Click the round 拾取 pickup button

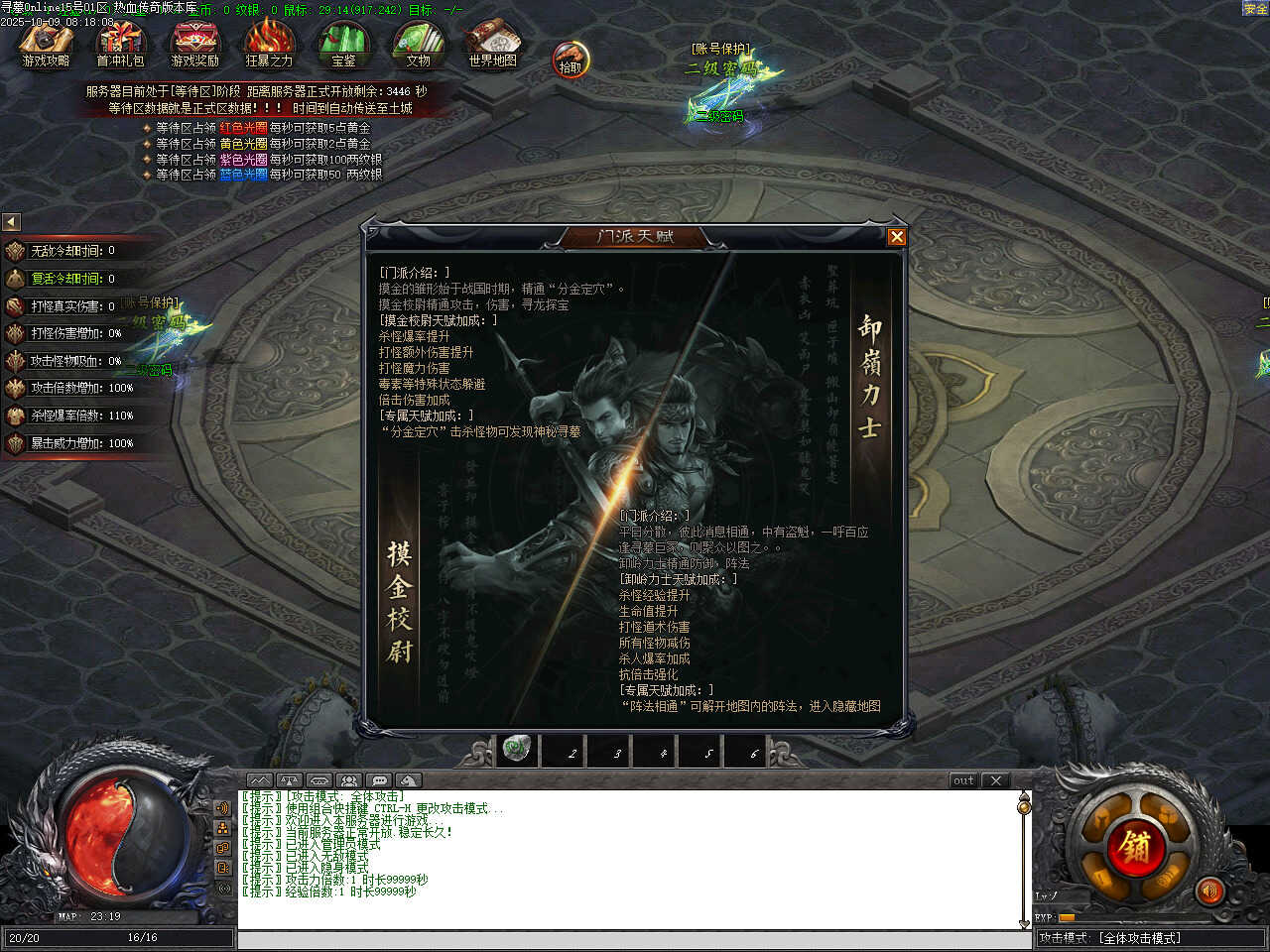click(571, 60)
